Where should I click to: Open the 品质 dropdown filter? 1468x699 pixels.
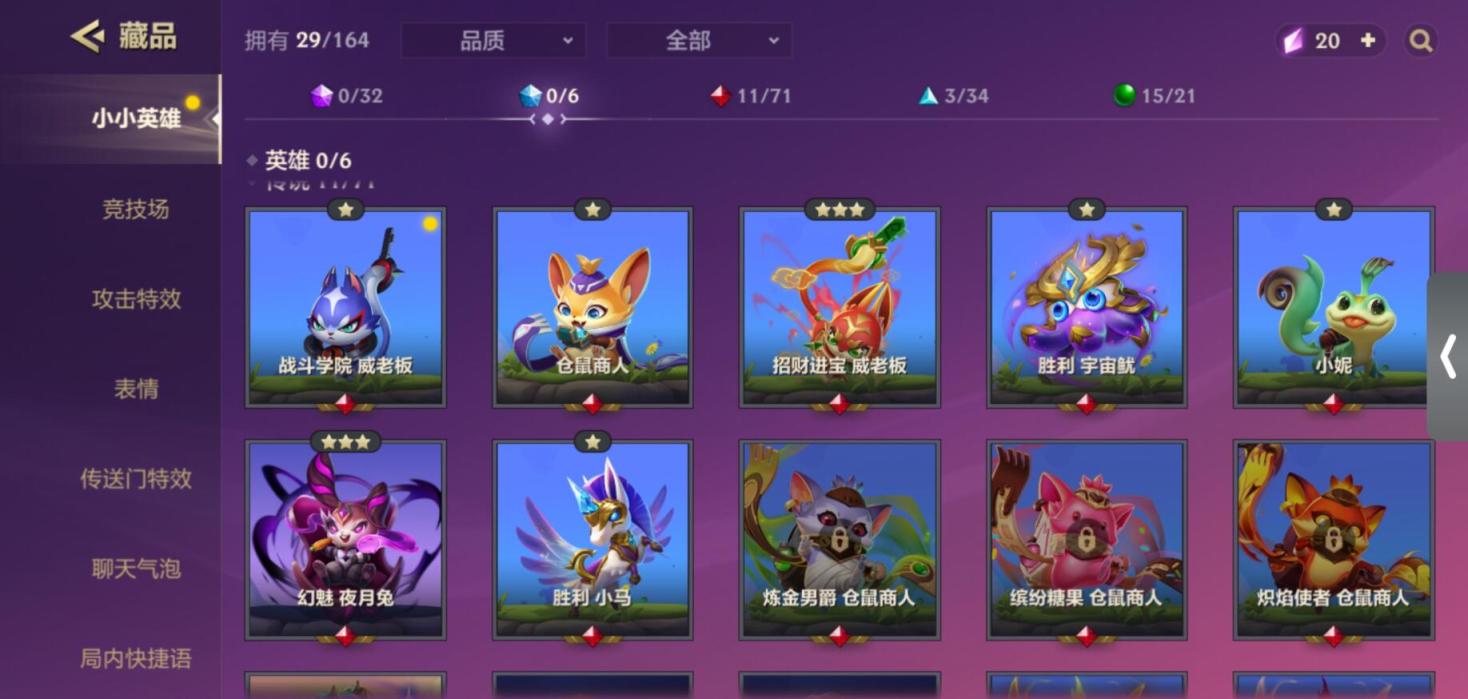tap(492, 41)
